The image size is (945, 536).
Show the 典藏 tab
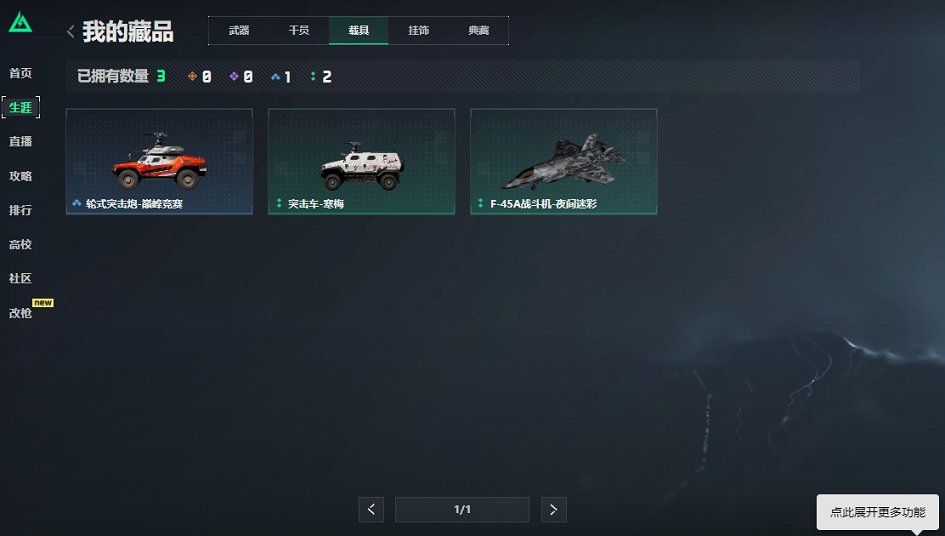[479, 31]
